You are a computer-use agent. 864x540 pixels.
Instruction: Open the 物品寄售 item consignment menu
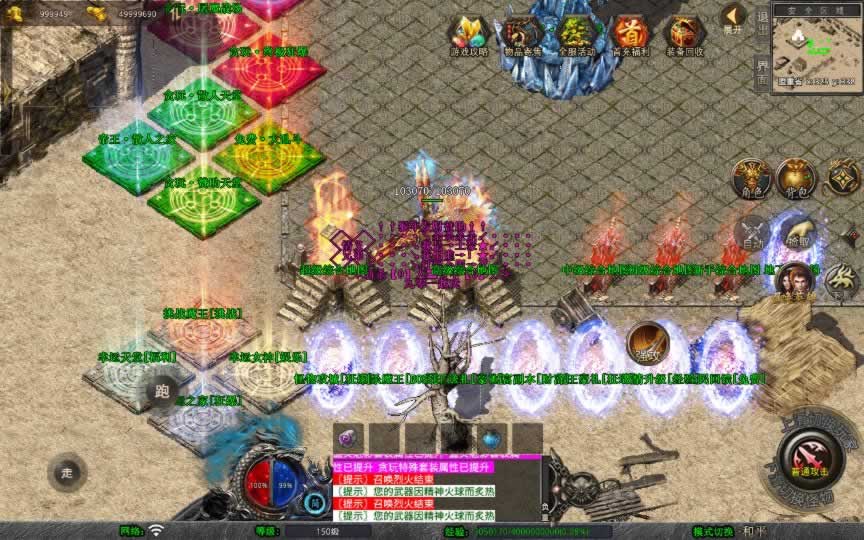point(521,34)
